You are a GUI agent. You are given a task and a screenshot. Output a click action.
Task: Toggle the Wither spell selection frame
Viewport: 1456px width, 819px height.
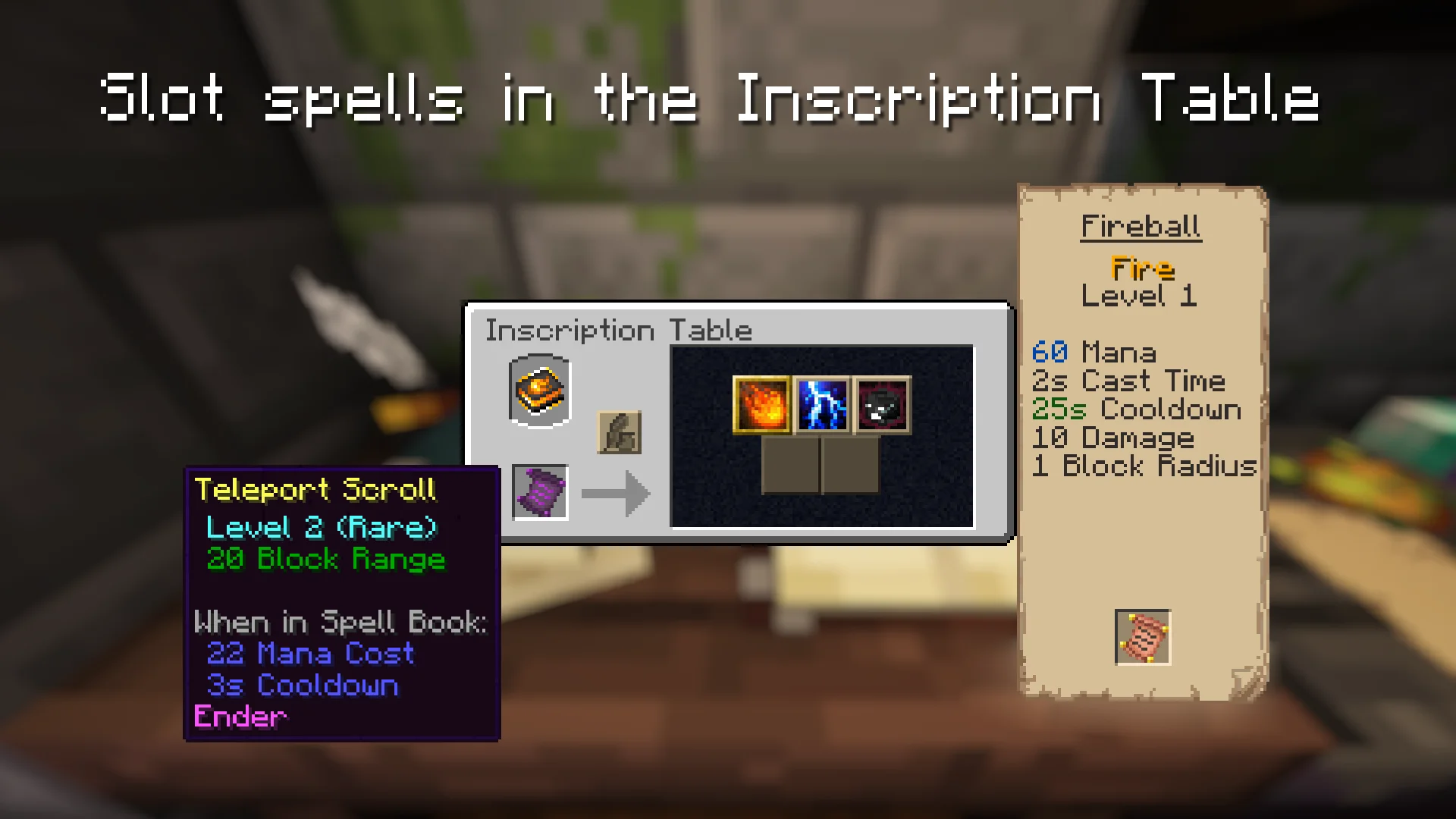coord(882,404)
